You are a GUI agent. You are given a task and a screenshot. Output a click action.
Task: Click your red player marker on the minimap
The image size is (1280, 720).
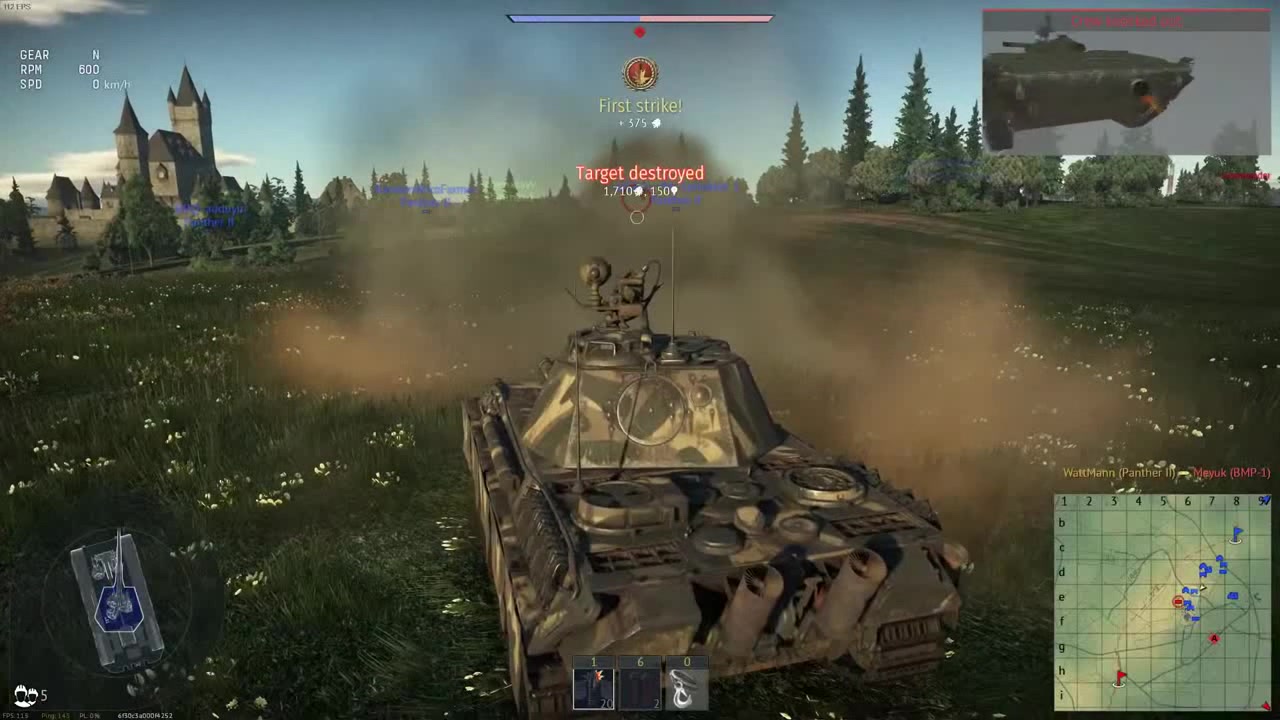tap(1178, 601)
